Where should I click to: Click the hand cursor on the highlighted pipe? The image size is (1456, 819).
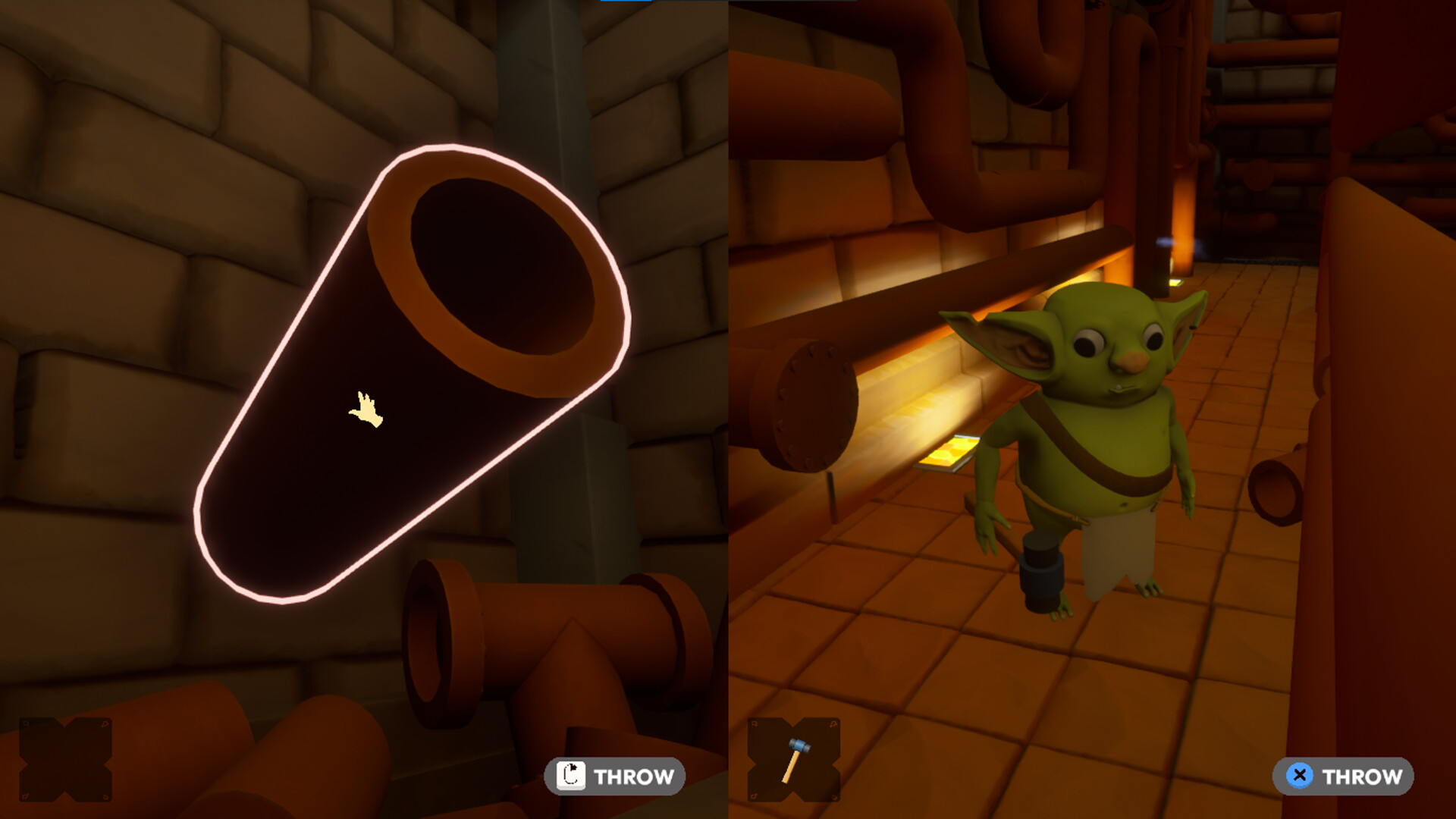coord(366,409)
